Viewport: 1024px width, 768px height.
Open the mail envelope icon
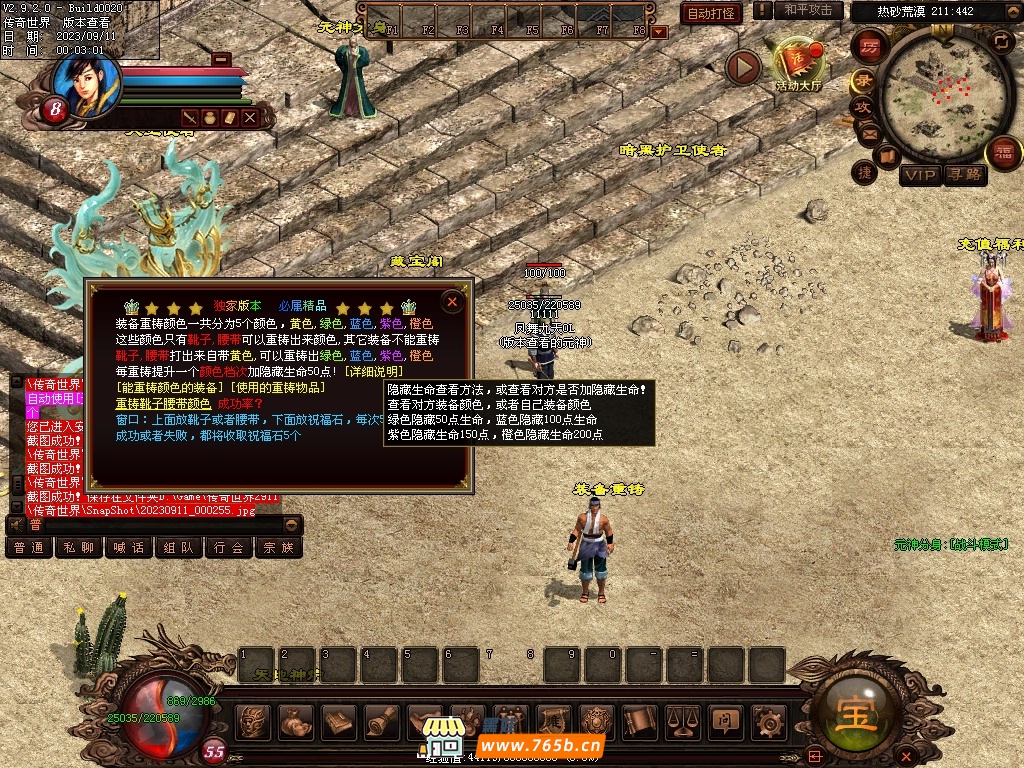[x=868, y=133]
